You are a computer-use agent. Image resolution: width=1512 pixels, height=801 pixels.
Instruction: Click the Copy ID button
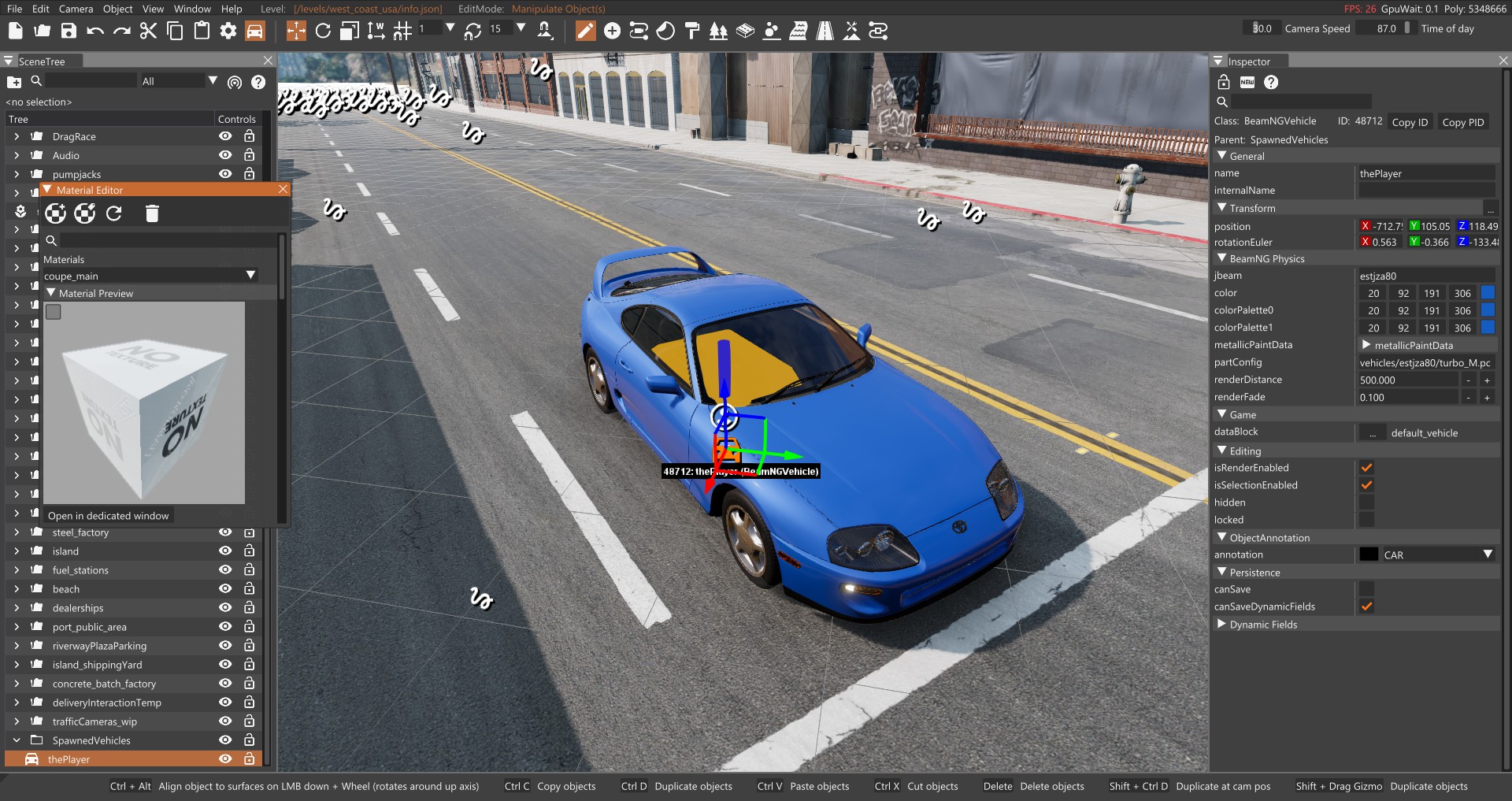click(1410, 122)
